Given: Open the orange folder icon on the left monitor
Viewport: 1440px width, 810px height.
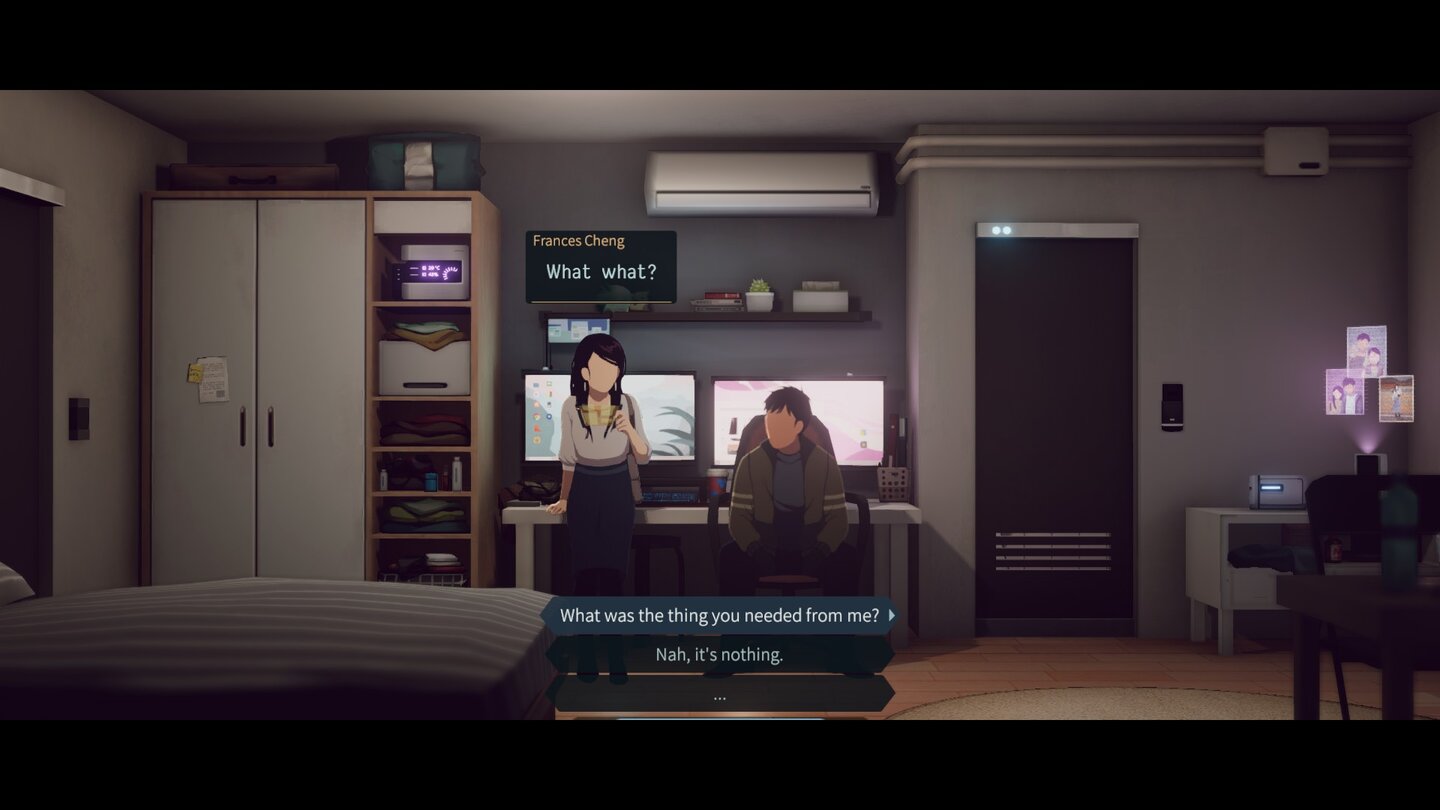Looking at the screenshot, I should (x=536, y=405).
